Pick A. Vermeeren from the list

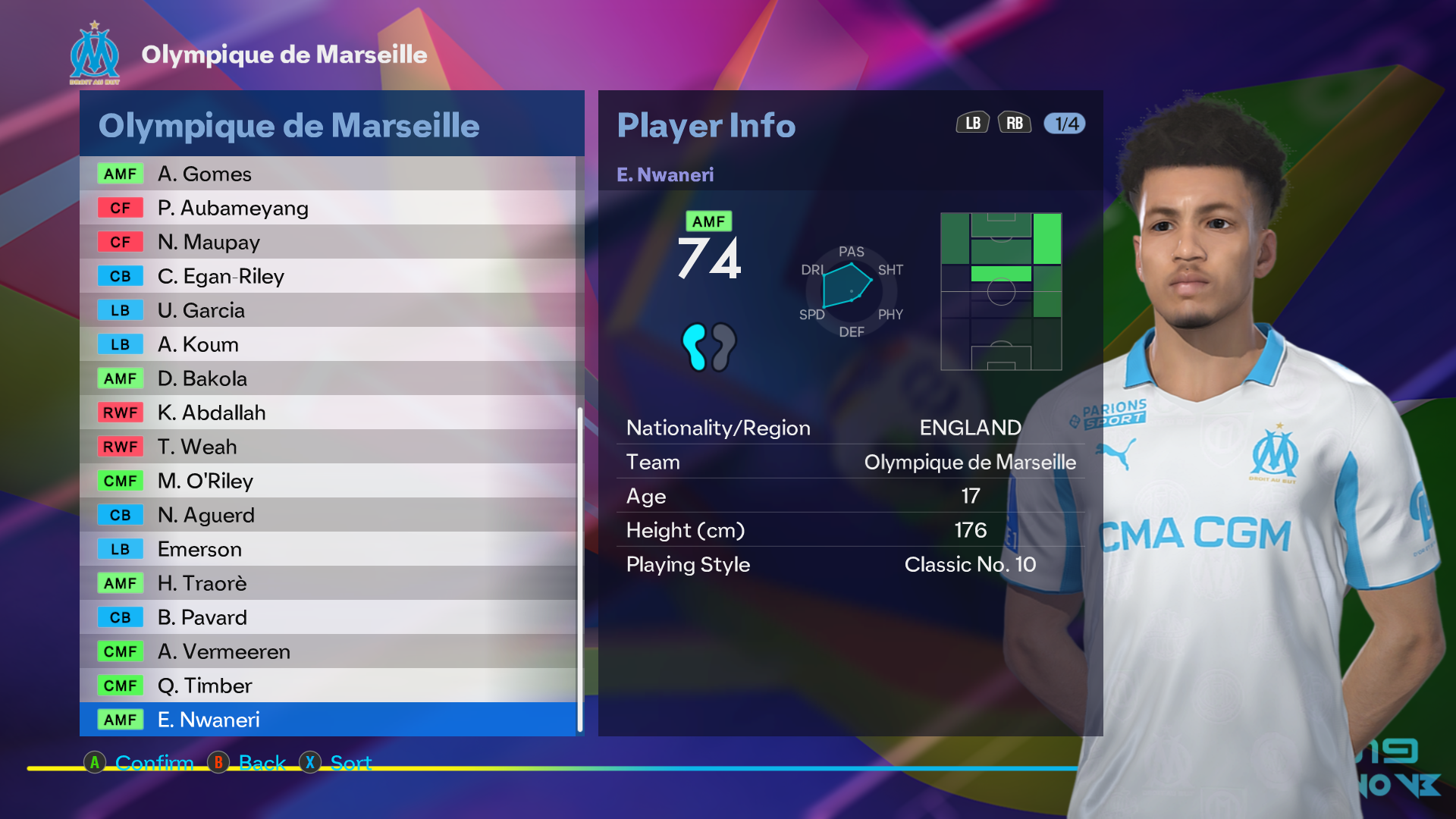(328, 651)
